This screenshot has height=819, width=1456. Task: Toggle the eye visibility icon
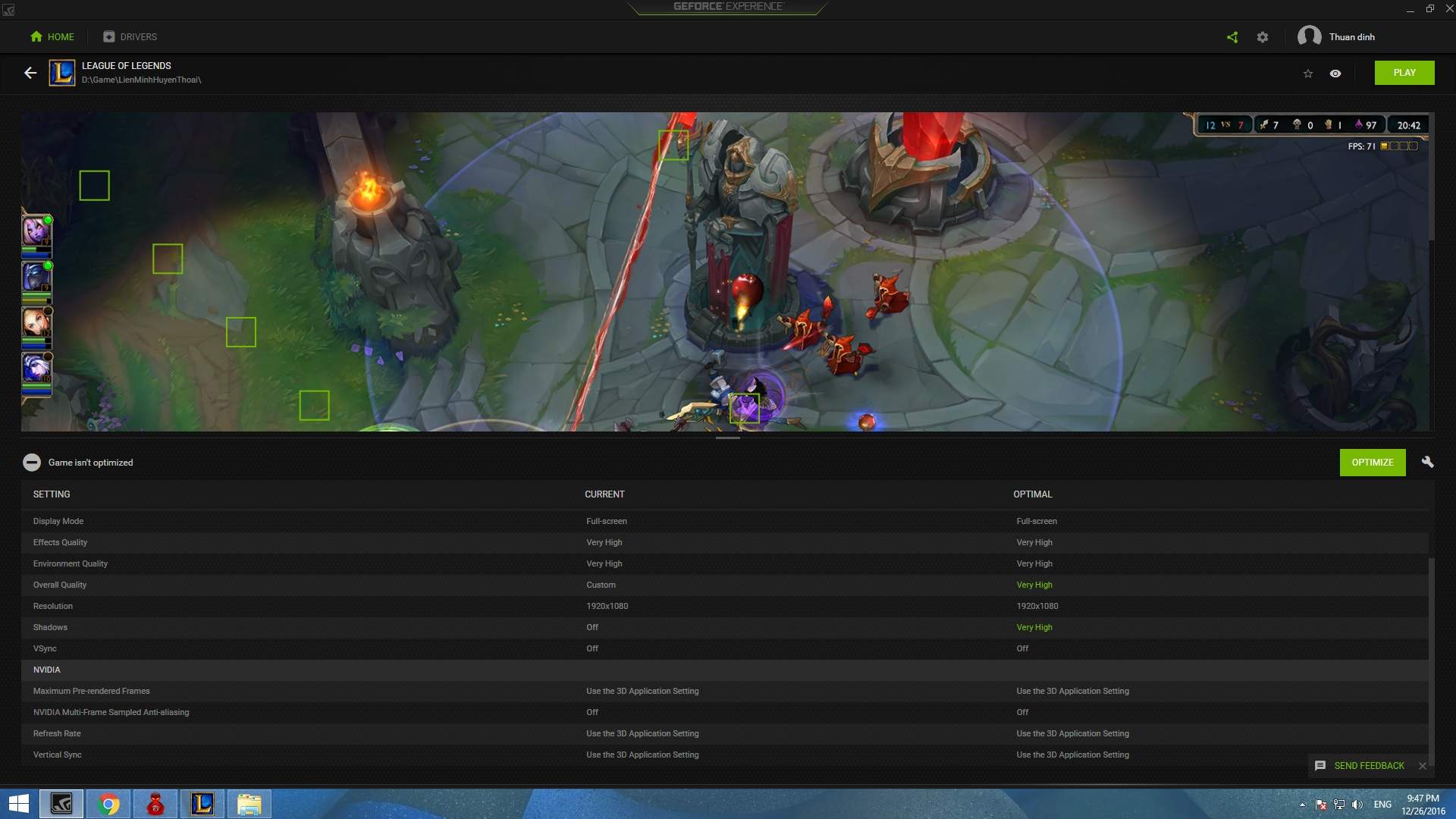point(1335,74)
